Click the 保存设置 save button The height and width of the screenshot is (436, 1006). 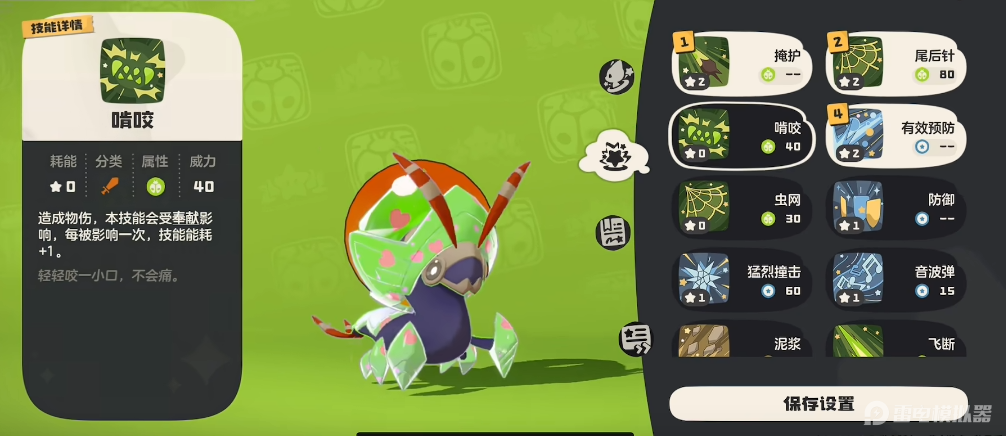pos(818,404)
